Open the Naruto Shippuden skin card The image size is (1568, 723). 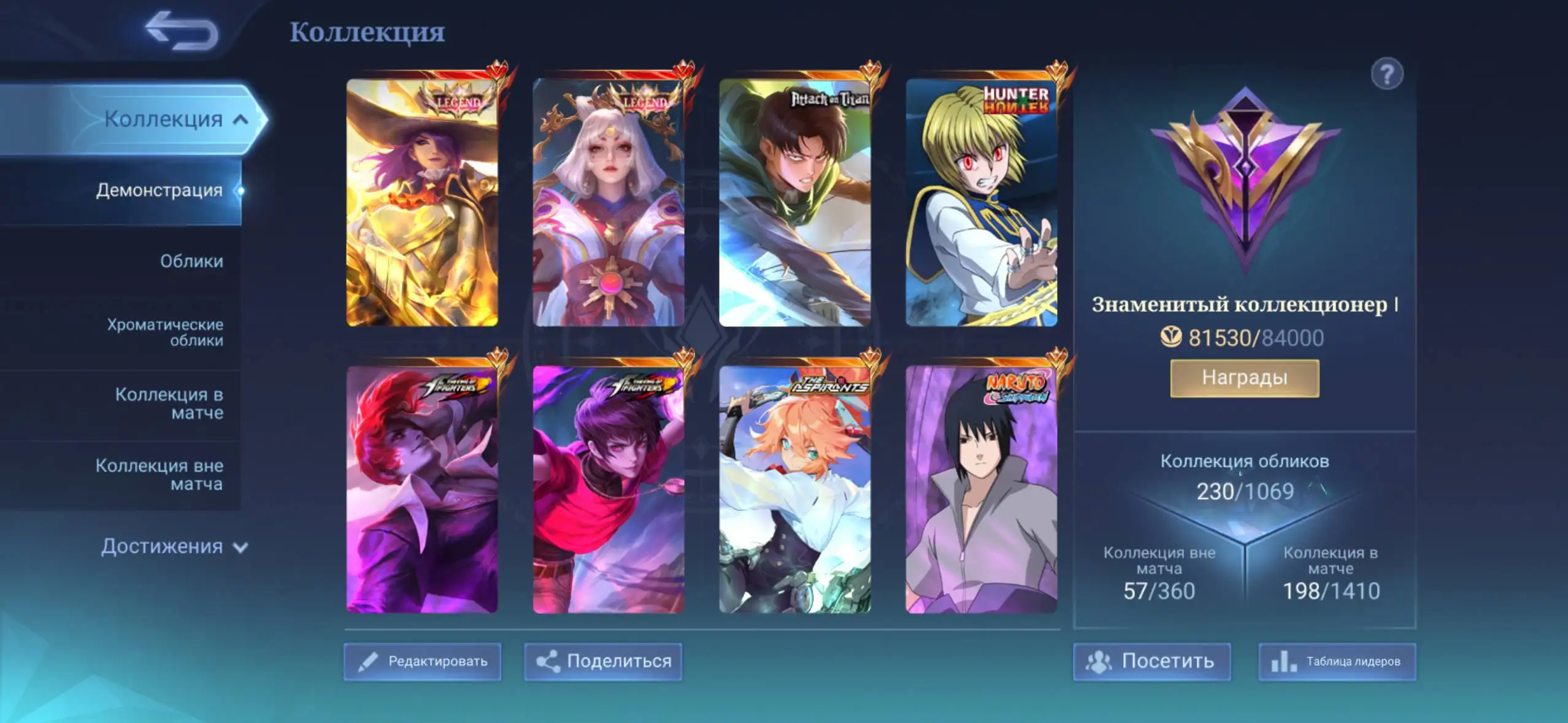pyautogui.click(x=981, y=489)
